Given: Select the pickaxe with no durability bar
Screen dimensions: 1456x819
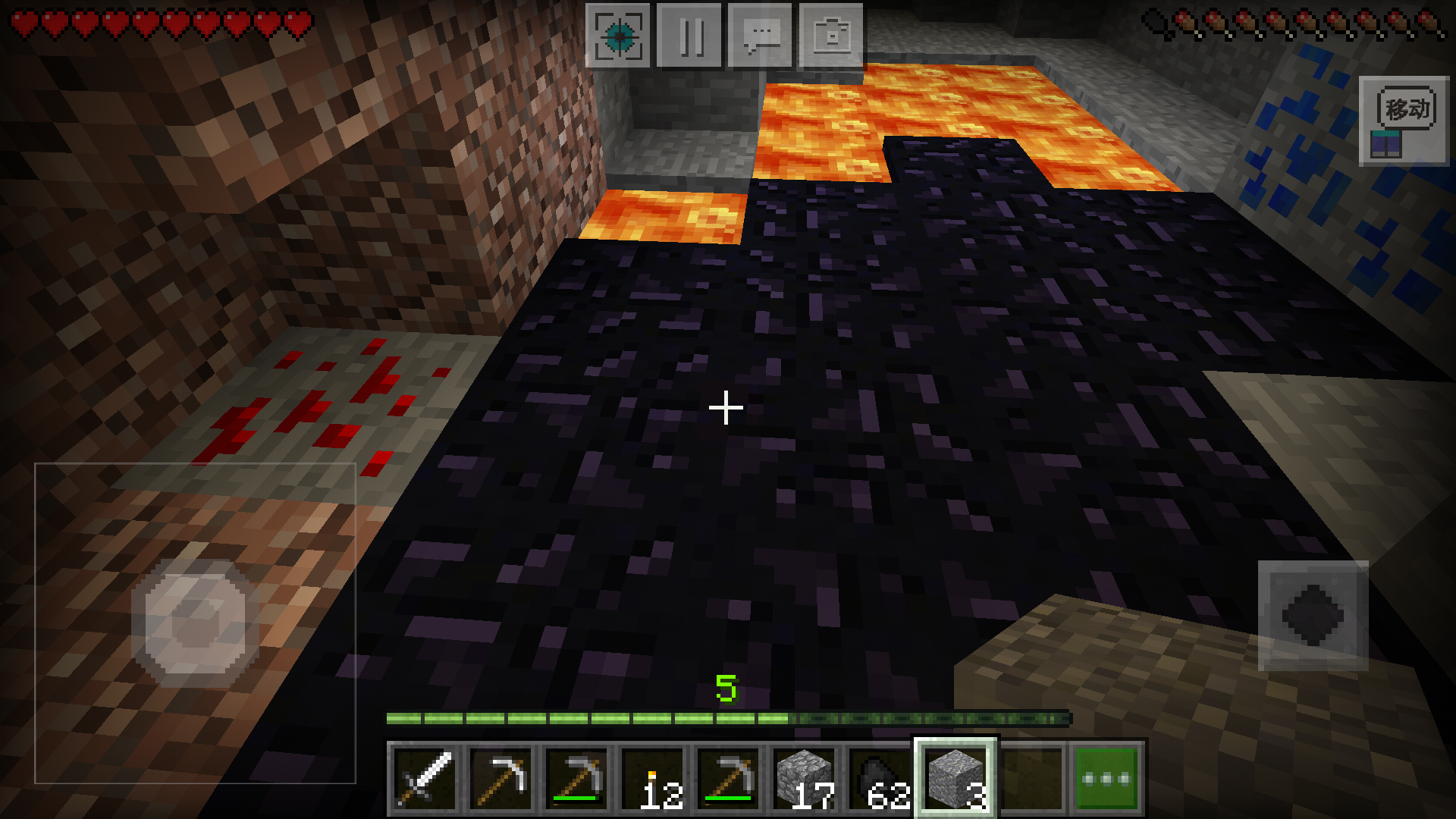Looking at the screenshot, I should [501, 779].
